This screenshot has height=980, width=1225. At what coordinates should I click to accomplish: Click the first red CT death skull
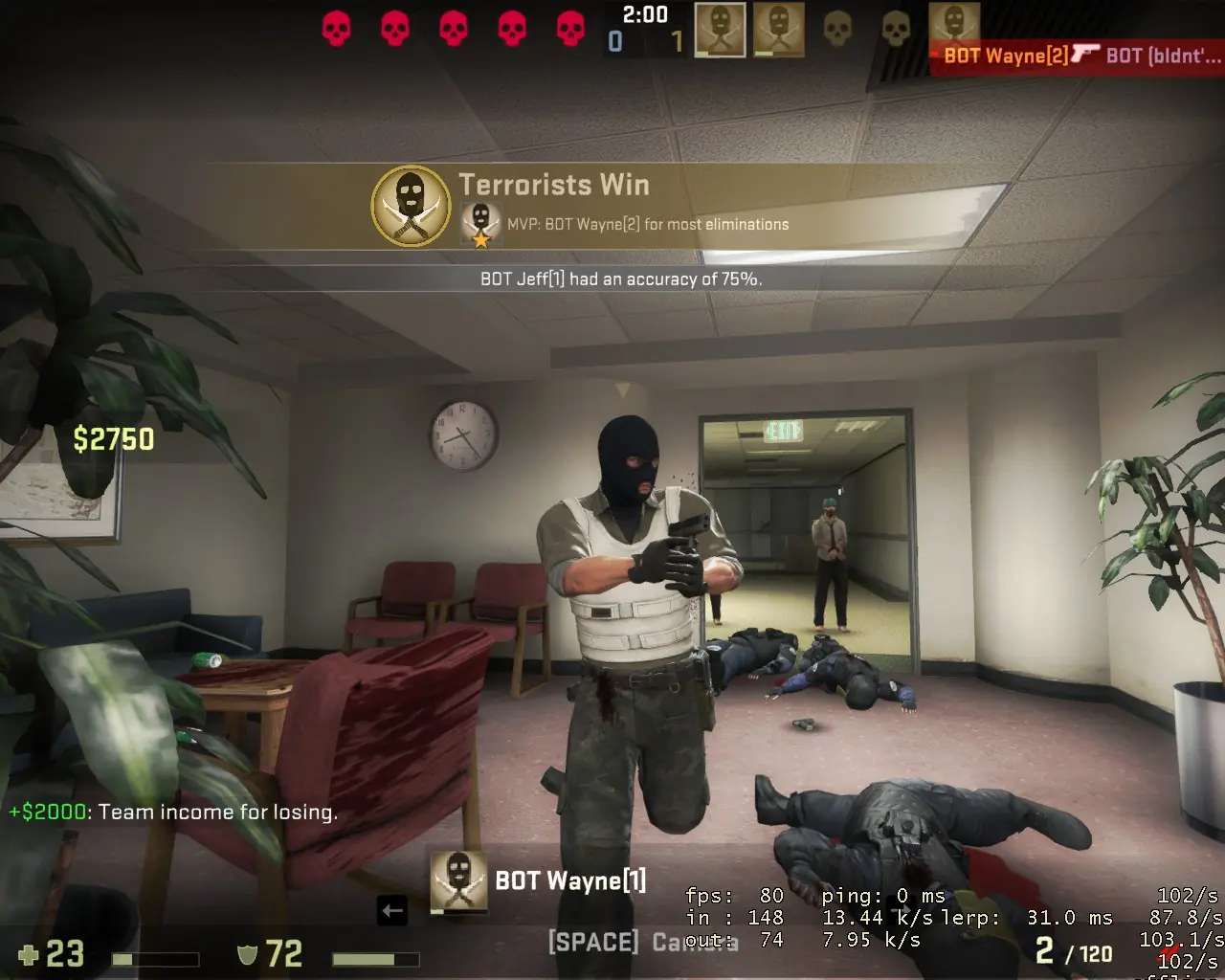pos(337,28)
